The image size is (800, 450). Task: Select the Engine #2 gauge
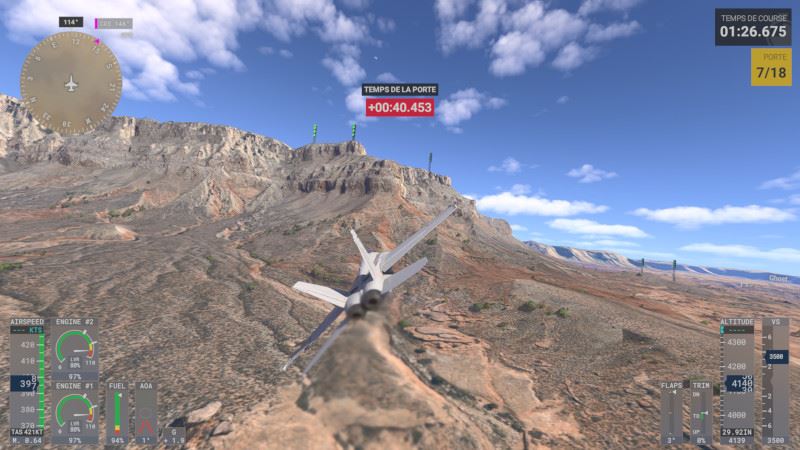tap(75, 350)
